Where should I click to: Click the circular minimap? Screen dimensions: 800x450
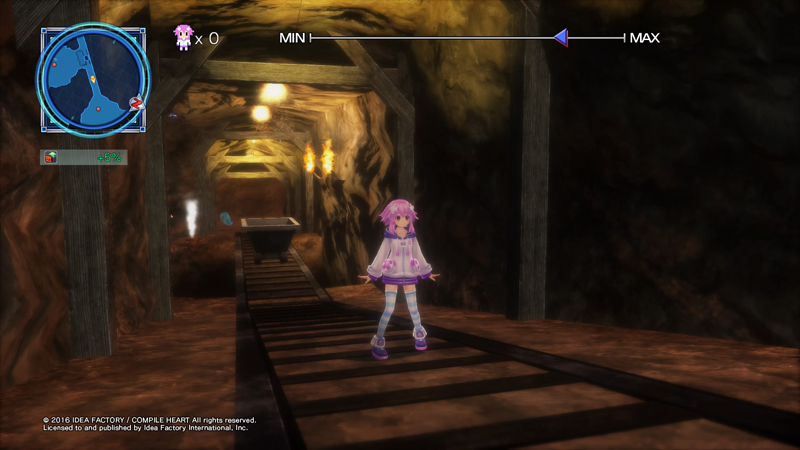pos(93,79)
